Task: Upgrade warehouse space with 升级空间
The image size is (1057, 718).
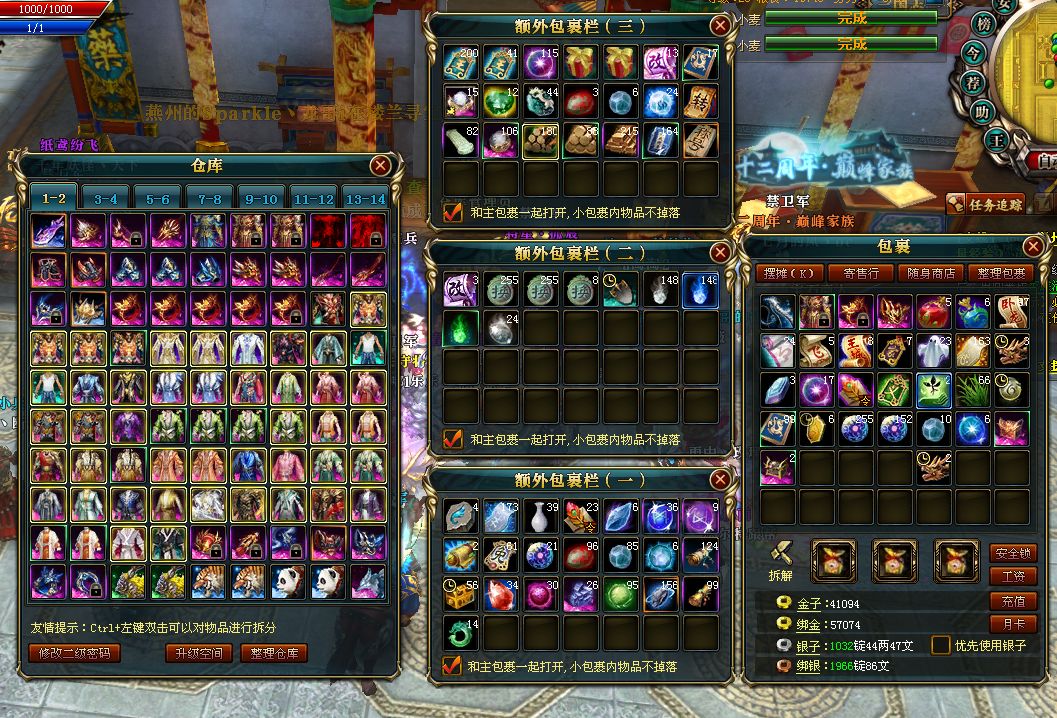Action: click(x=197, y=653)
